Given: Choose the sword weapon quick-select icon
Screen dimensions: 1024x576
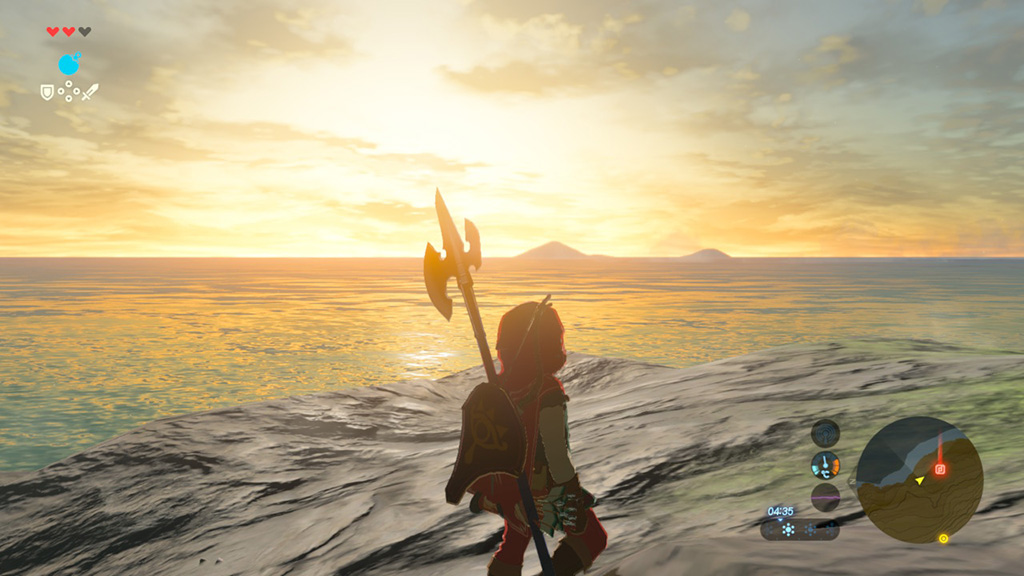Looking at the screenshot, I should pos(90,92).
